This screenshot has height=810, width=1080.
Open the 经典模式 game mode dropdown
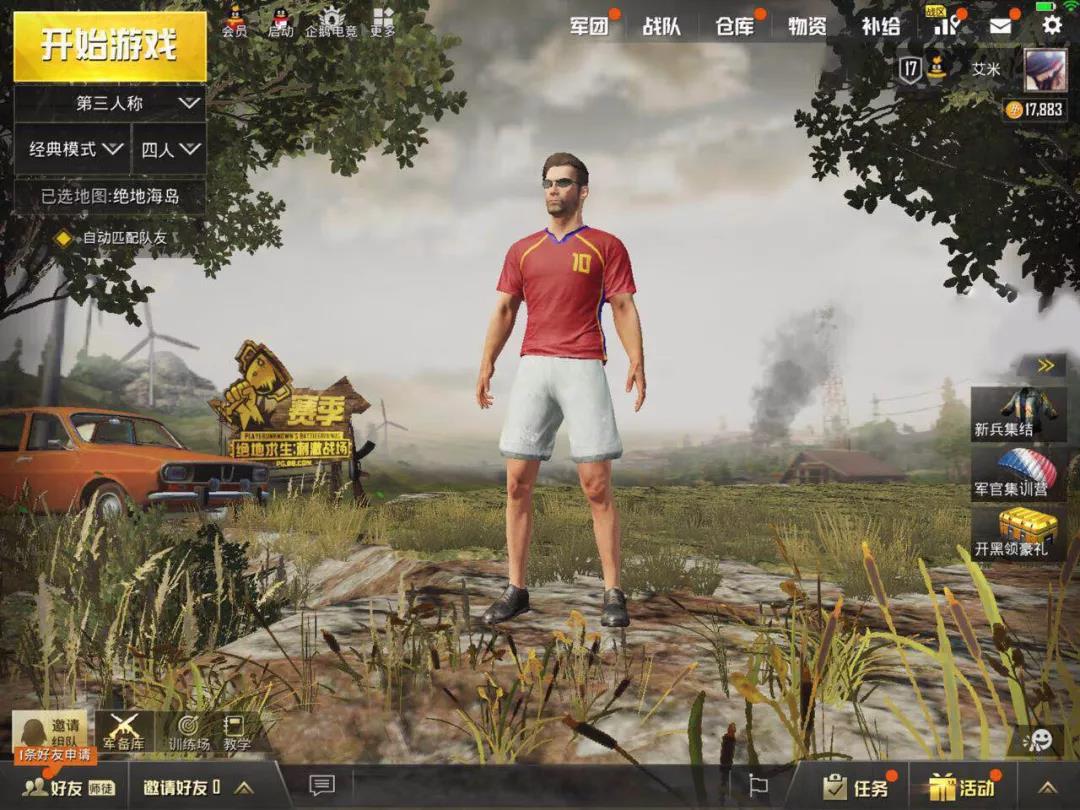[x=73, y=150]
